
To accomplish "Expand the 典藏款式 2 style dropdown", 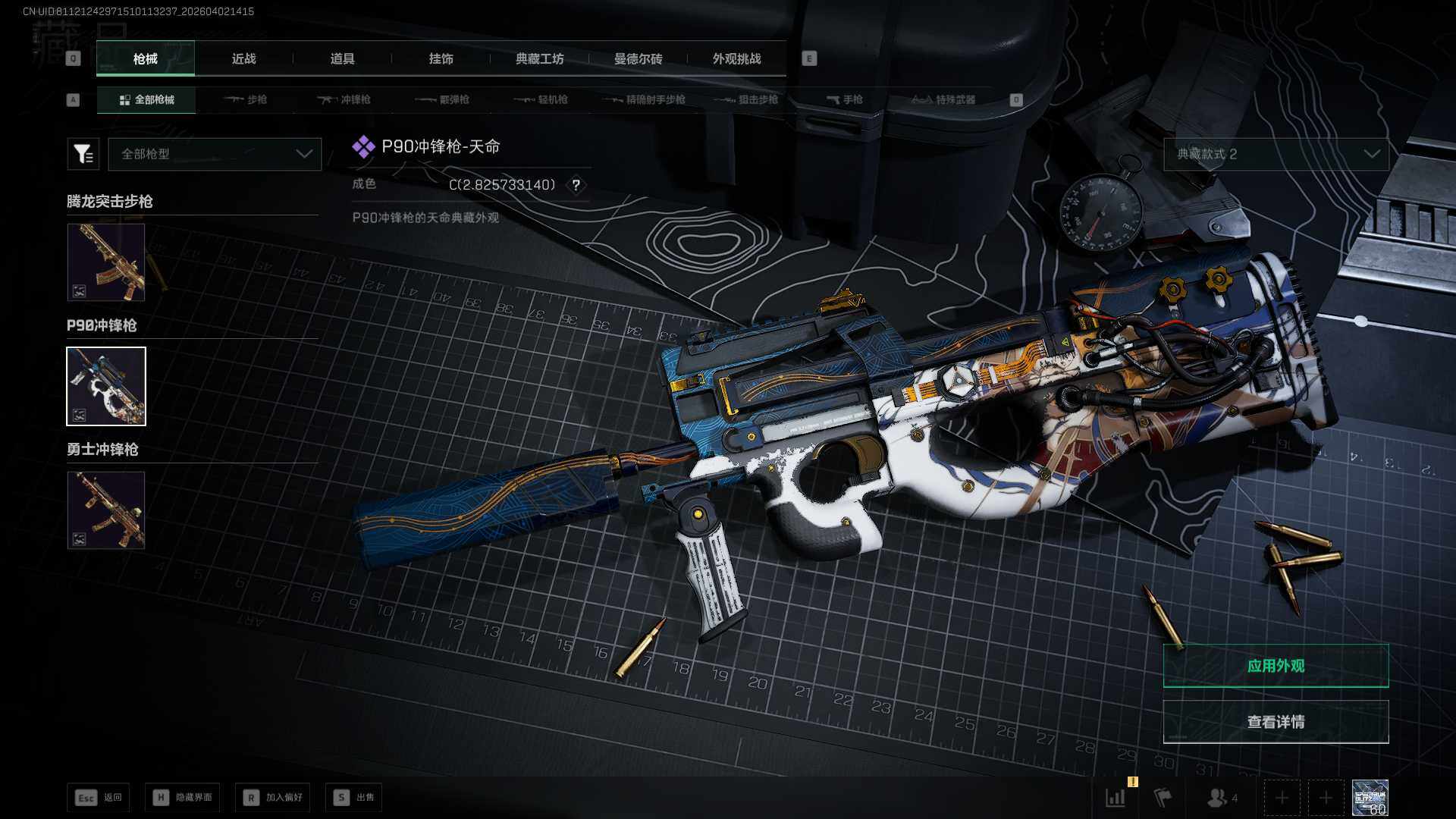I will click(1276, 154).
